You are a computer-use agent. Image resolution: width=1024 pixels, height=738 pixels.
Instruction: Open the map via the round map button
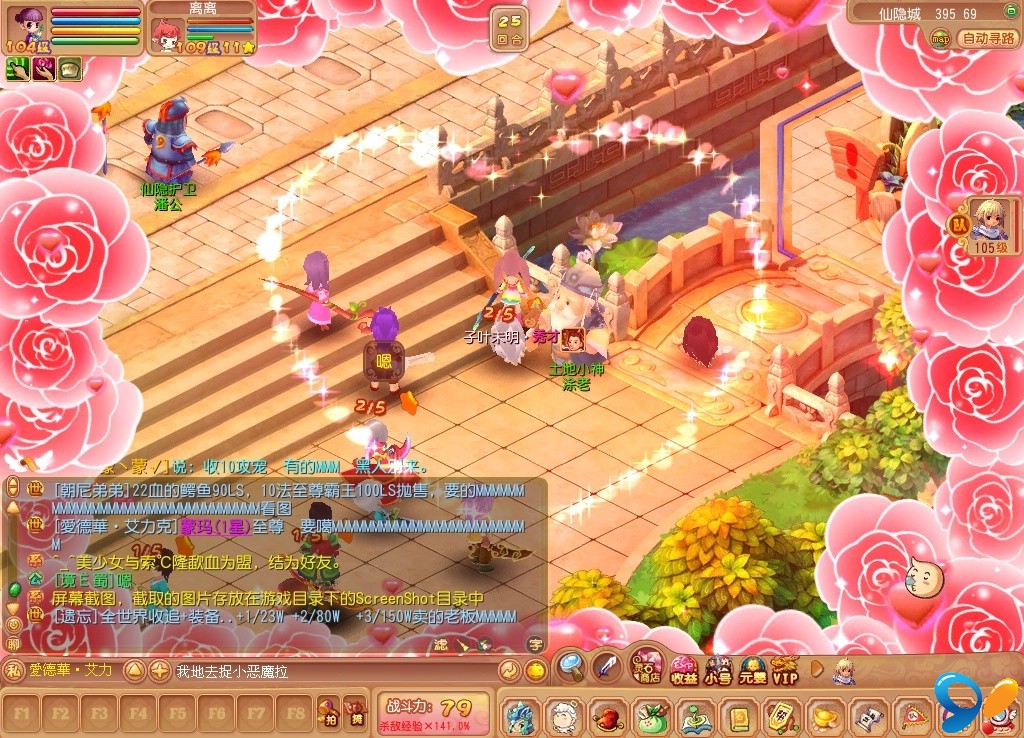(940, 38)
